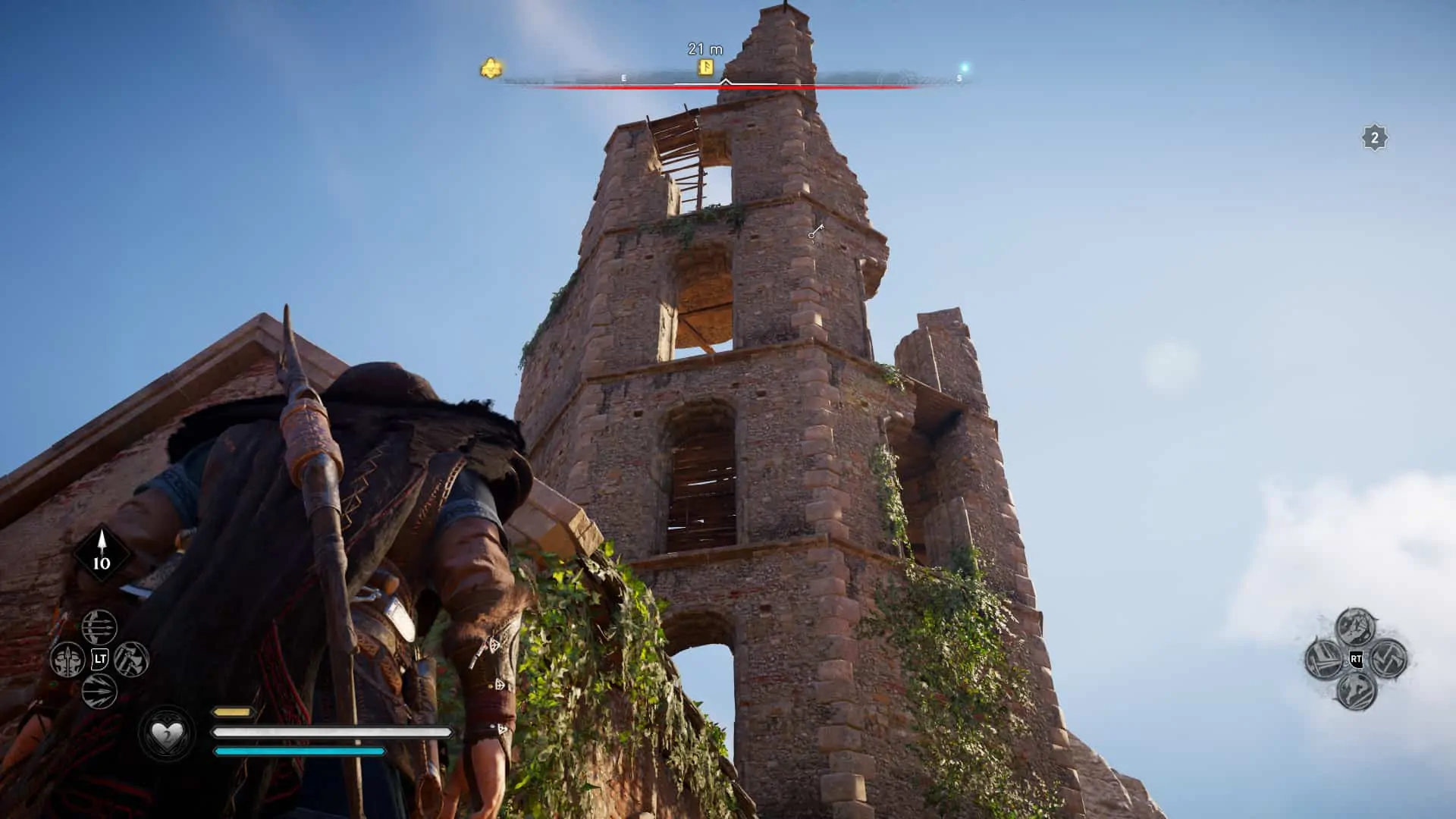
Task: Click the power level 2 badge top right
Action: [x=1373, y=138]
